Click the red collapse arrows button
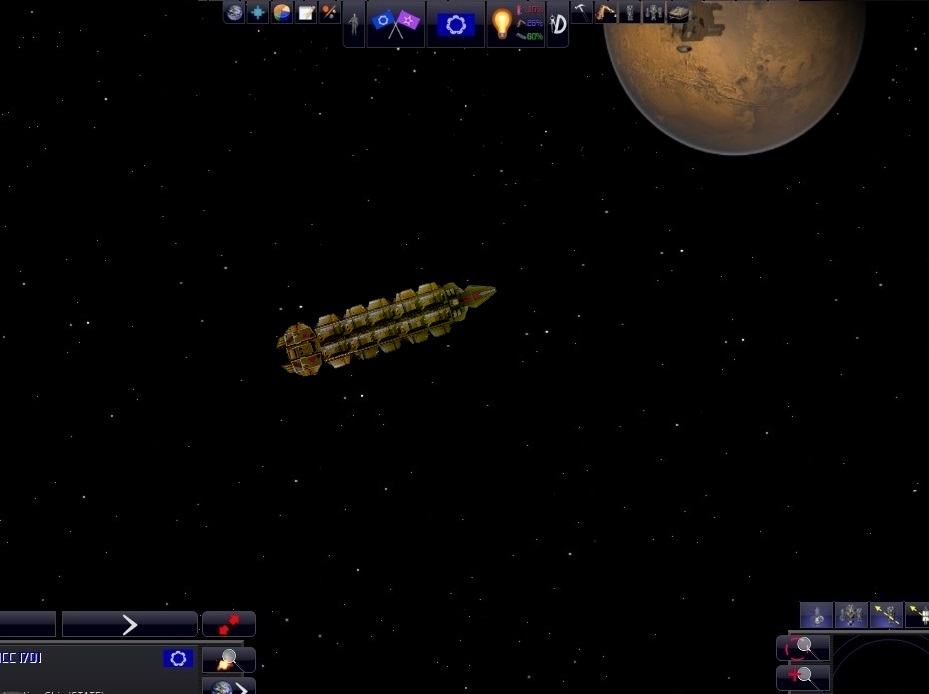Screen dimensions: 929x694 pos(229,625)
